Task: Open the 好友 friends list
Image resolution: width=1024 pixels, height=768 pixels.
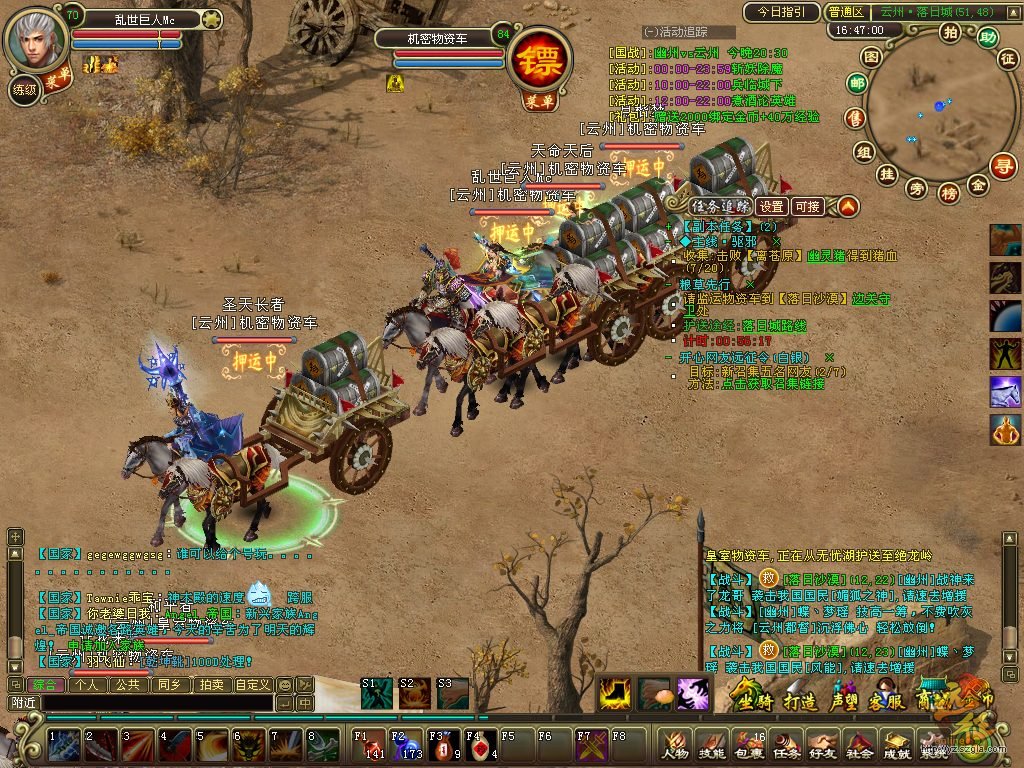Action: click(x=822, y=745)
